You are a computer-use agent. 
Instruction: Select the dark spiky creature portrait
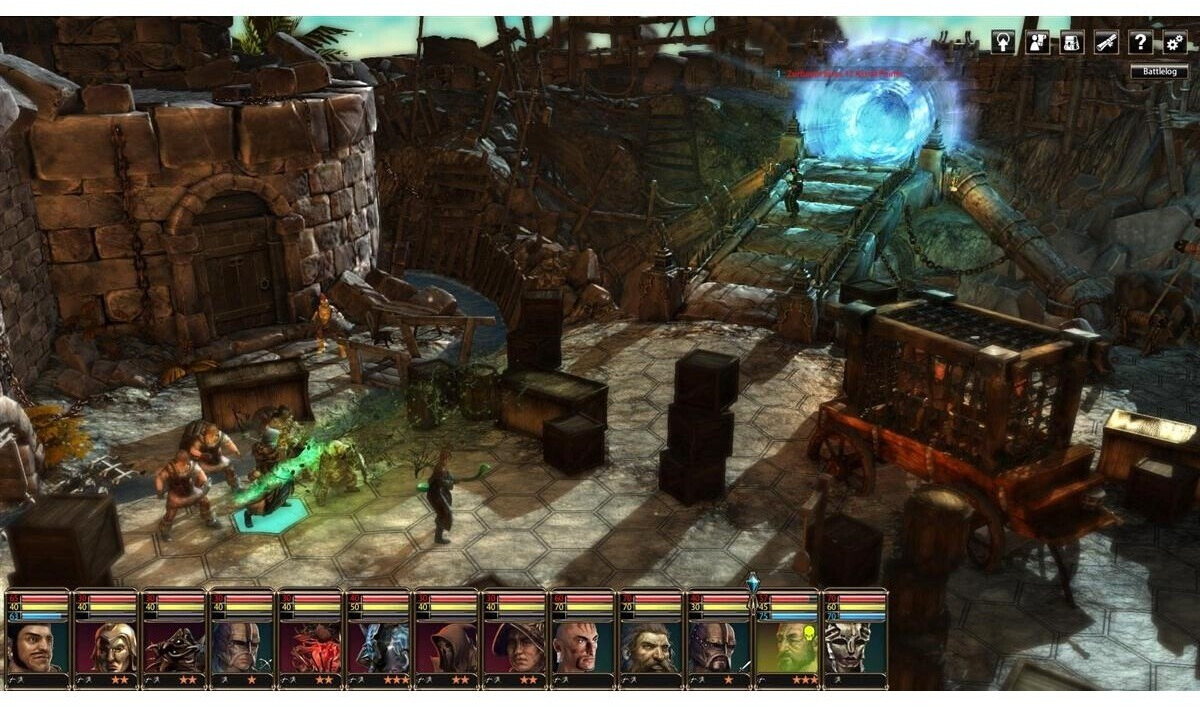point(173,647)
